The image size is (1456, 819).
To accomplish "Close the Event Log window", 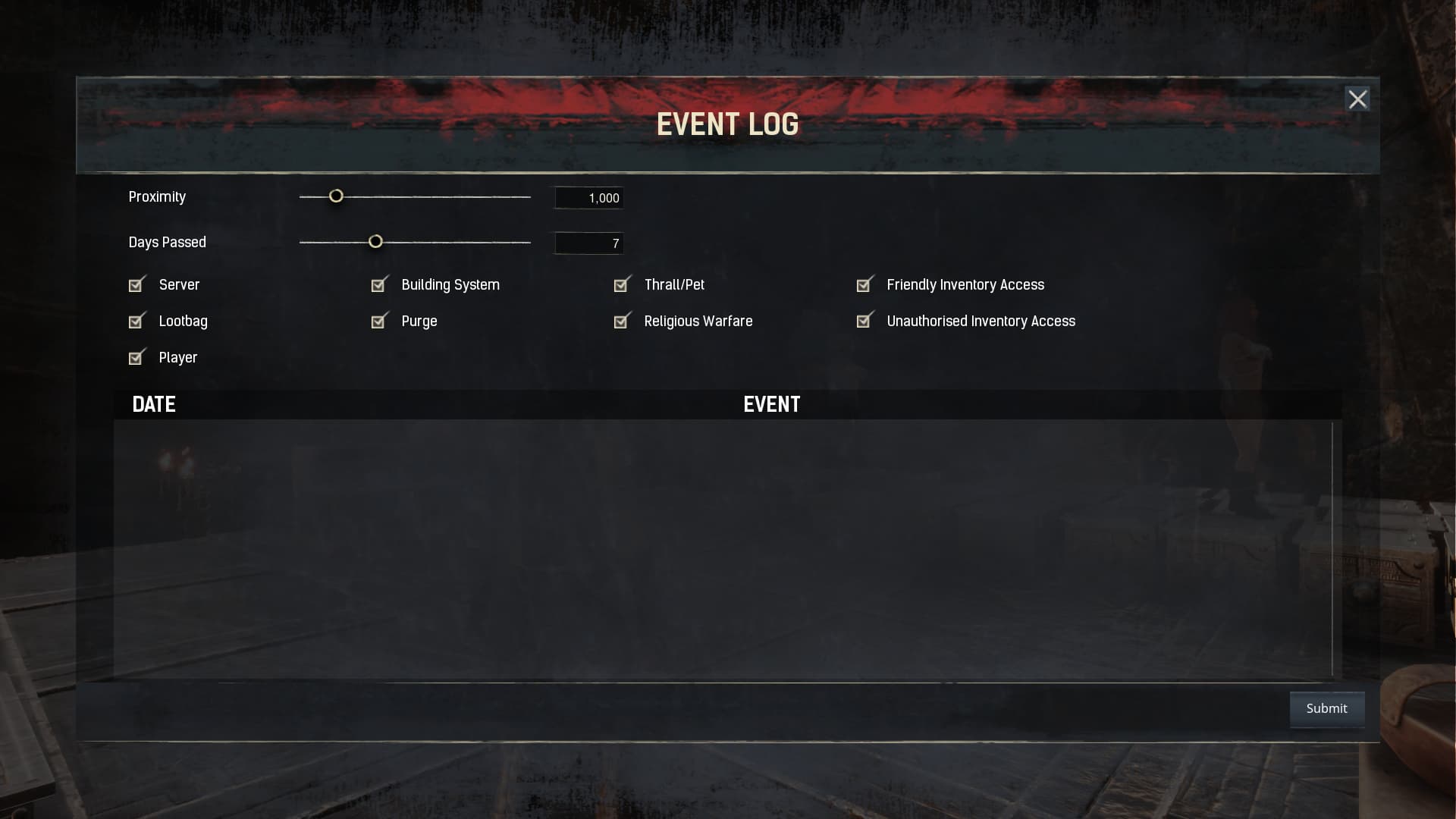I will 1358,99.
